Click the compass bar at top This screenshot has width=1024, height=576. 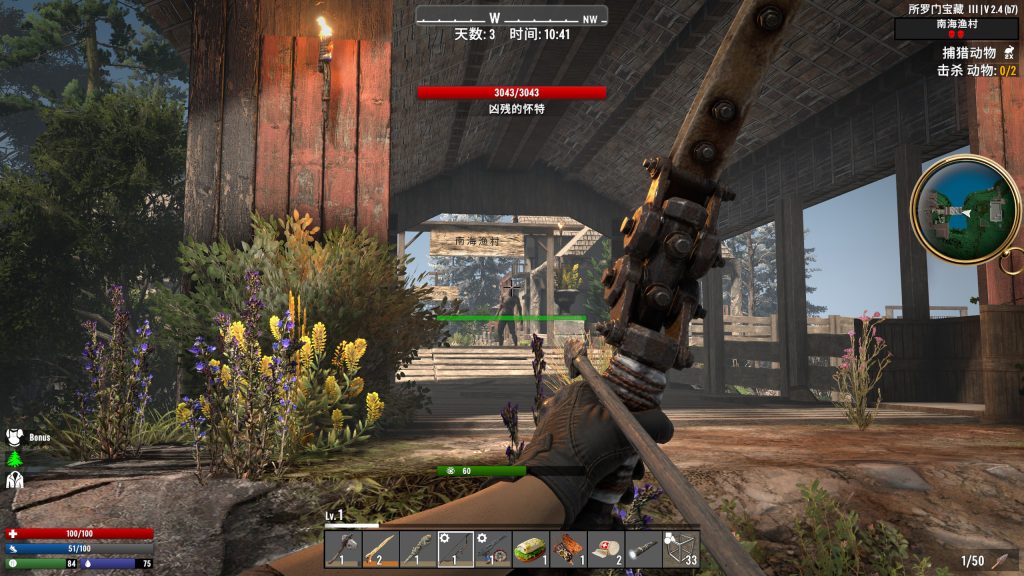point(511,17)
